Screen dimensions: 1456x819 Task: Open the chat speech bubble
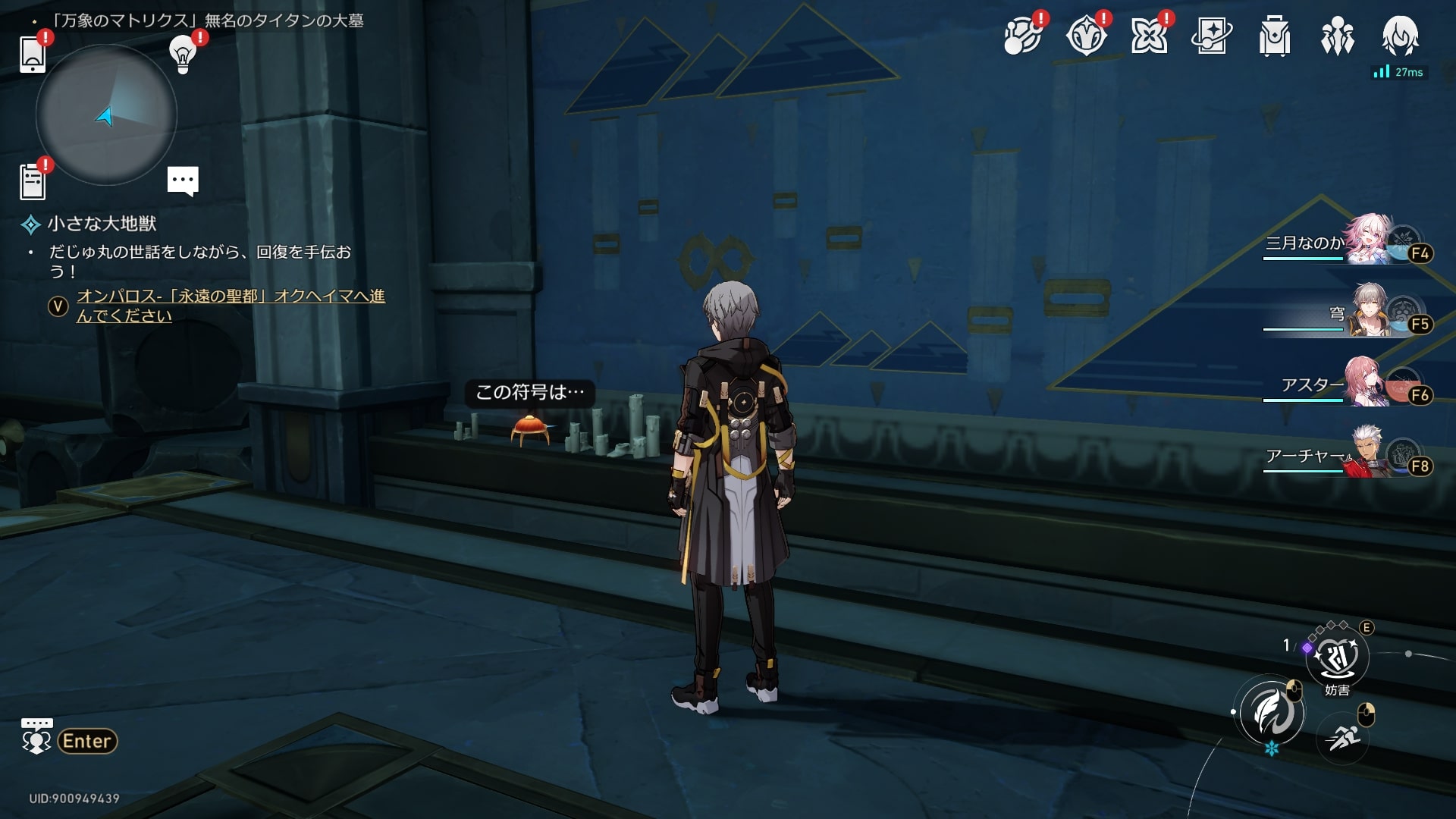coord(183,181)
